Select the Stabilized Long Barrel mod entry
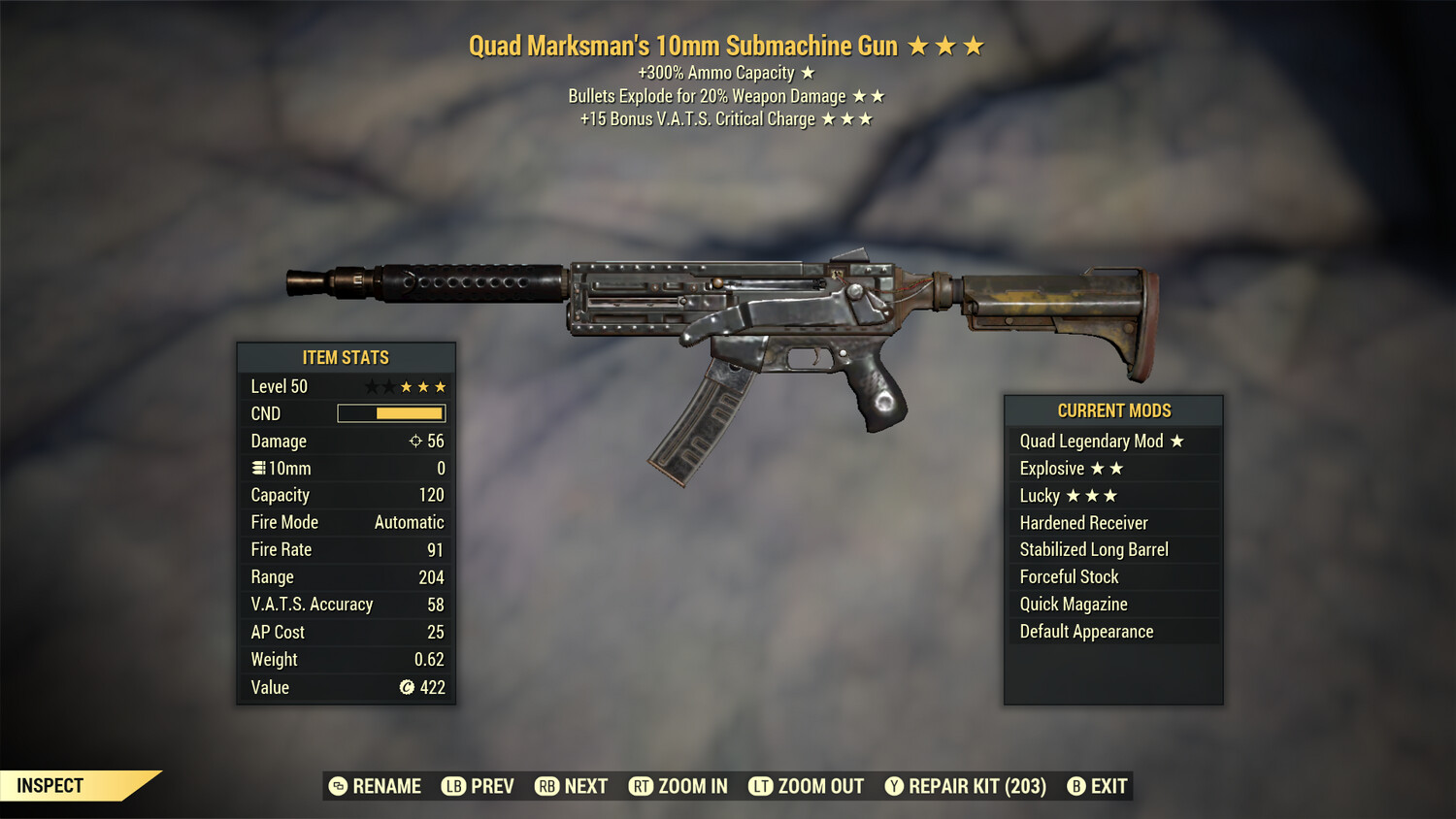Viewport: 1456px width, 819px height. 1093,549
